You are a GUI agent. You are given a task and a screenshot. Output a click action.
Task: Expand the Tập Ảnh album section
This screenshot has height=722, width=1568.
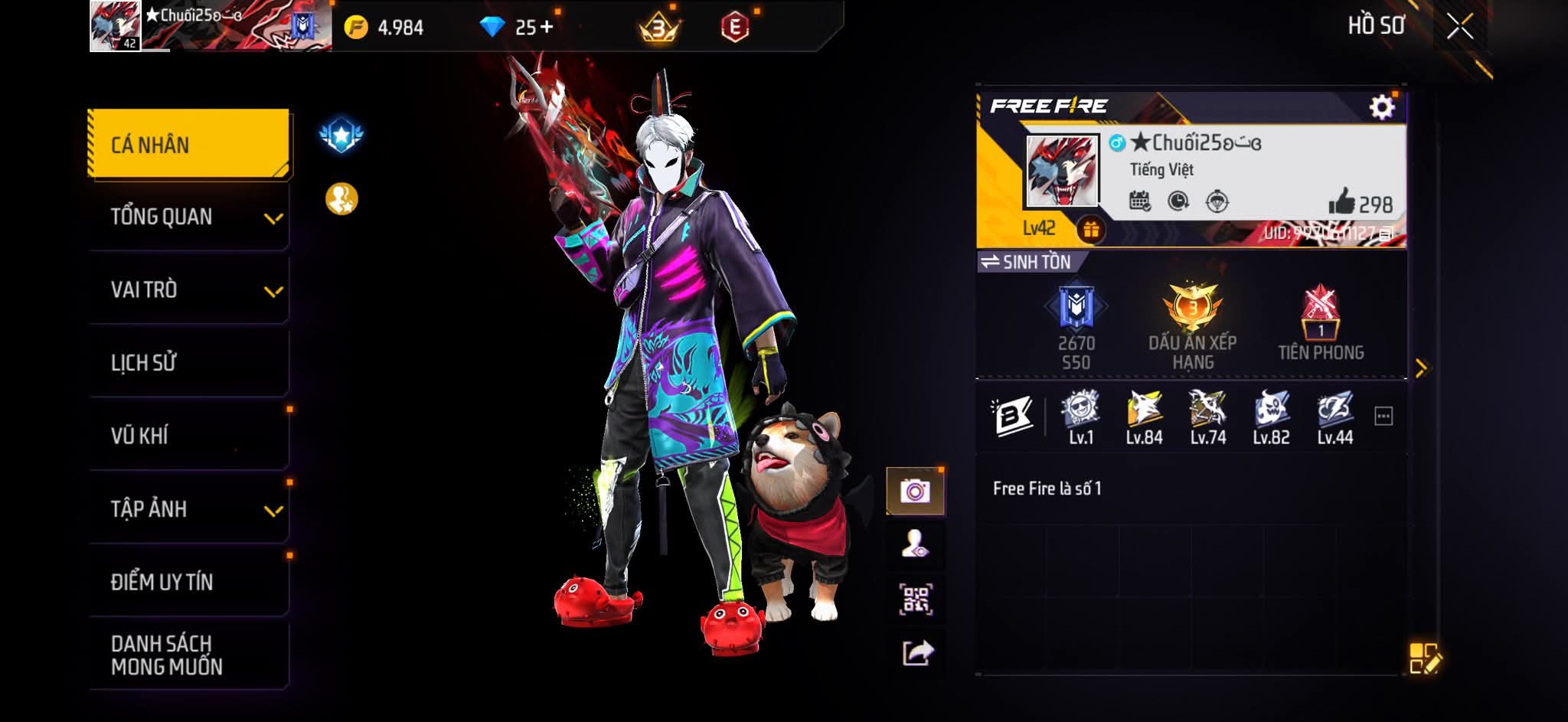(x=188, y=509)
